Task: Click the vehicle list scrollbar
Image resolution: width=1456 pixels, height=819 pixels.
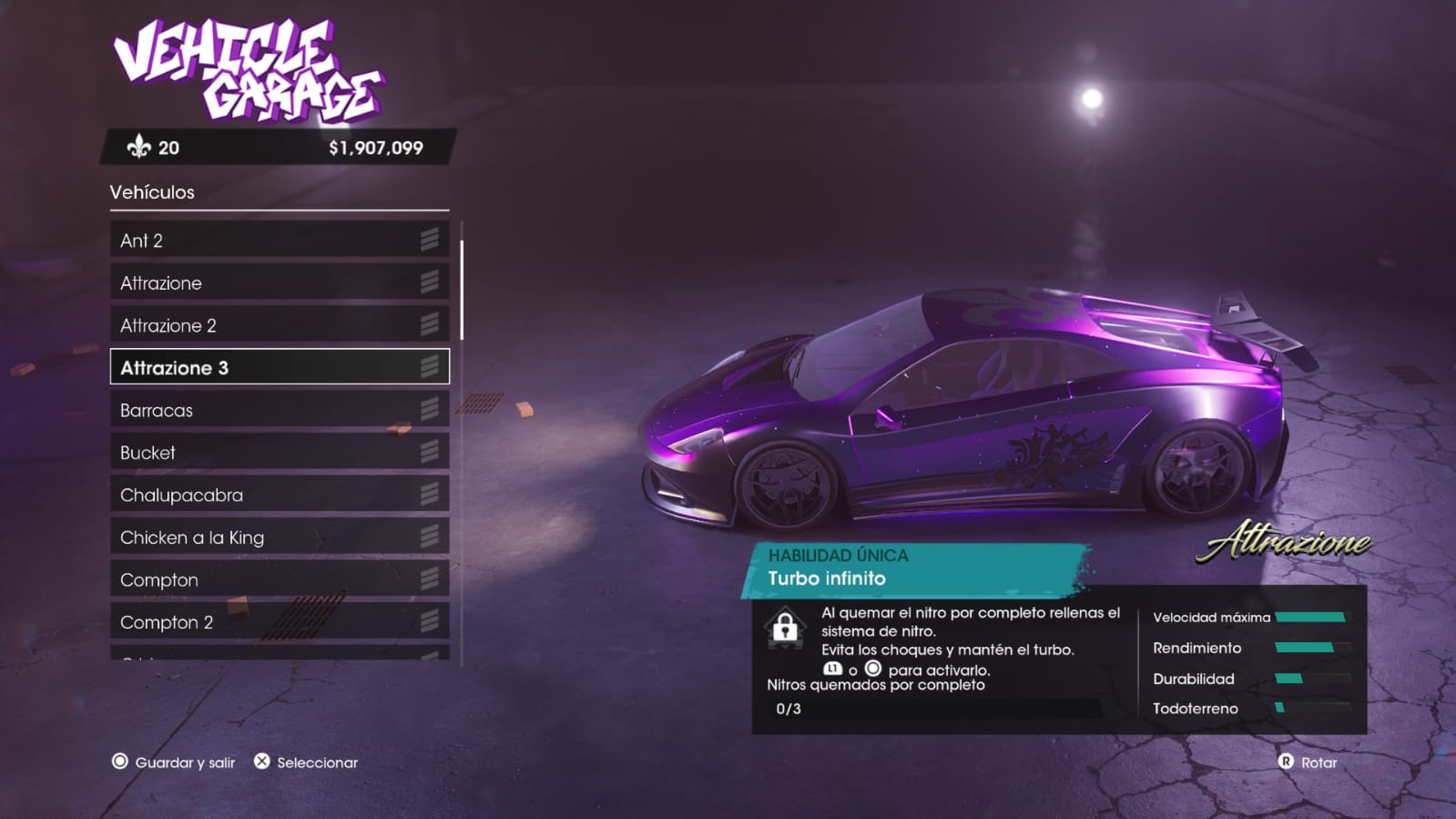Action: [462, 290]
